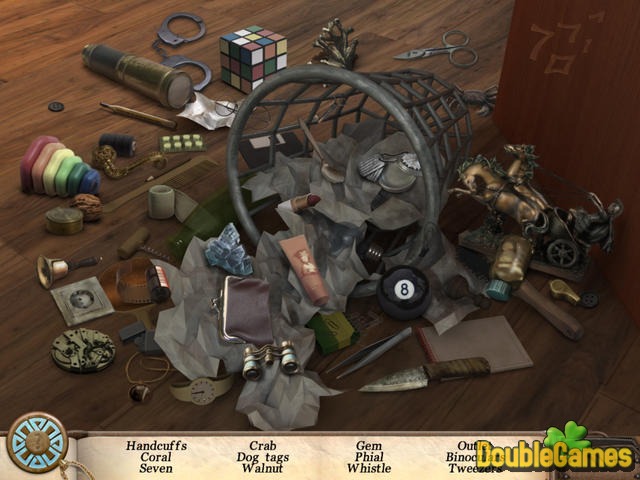The image size is (640, 480).
Task: Select Walnut in the item list
Action: tap(263, 468)
